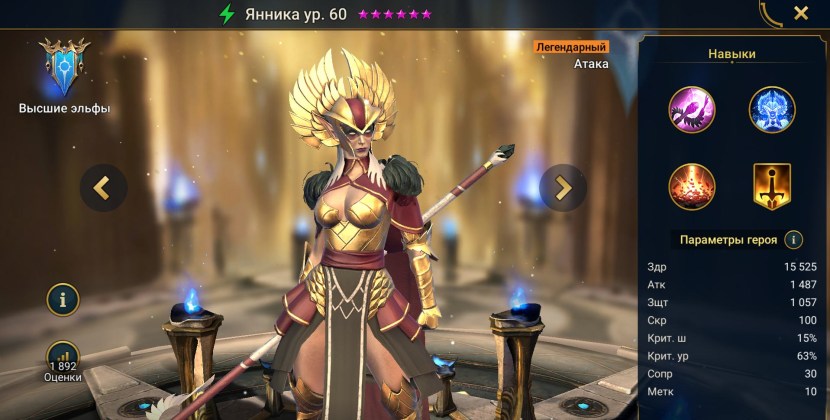Select the fiery explosion skill icon
Image resolution: width=830 pixels, height=420 pixels.
(x=692, y=186)
